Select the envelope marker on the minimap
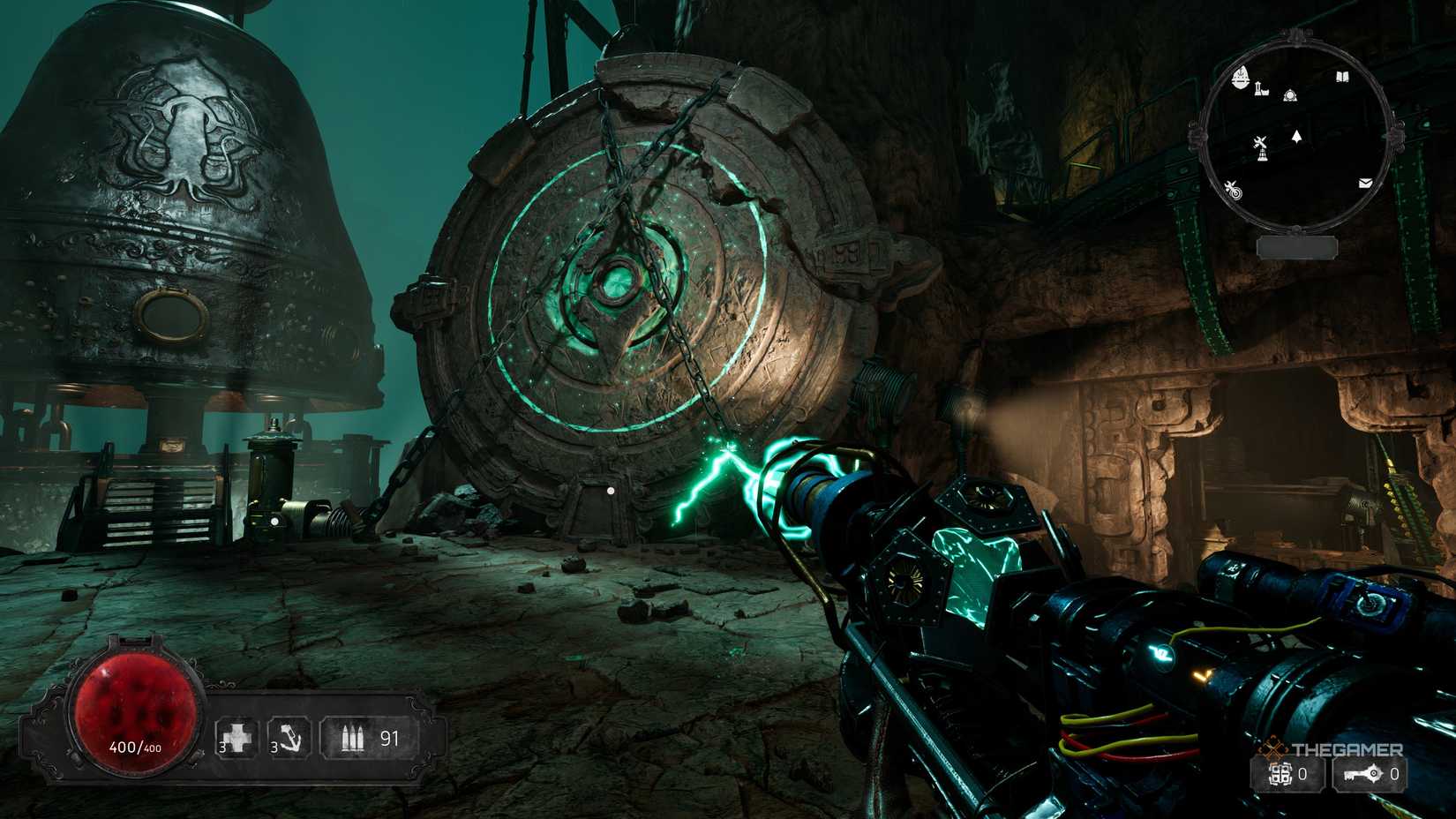 coord(1364,184)
